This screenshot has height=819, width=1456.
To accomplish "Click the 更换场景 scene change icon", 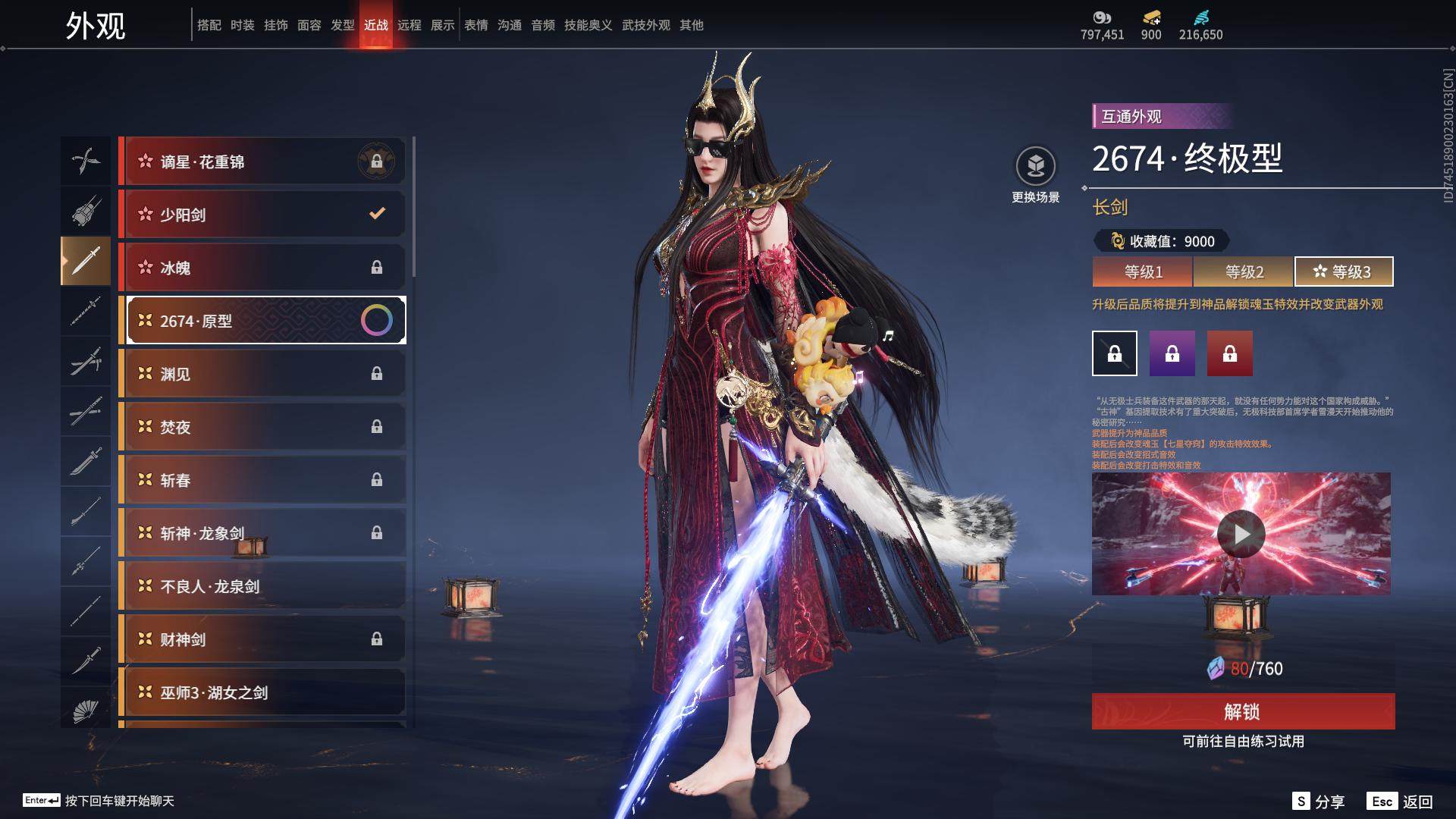I will point(1036,166).
